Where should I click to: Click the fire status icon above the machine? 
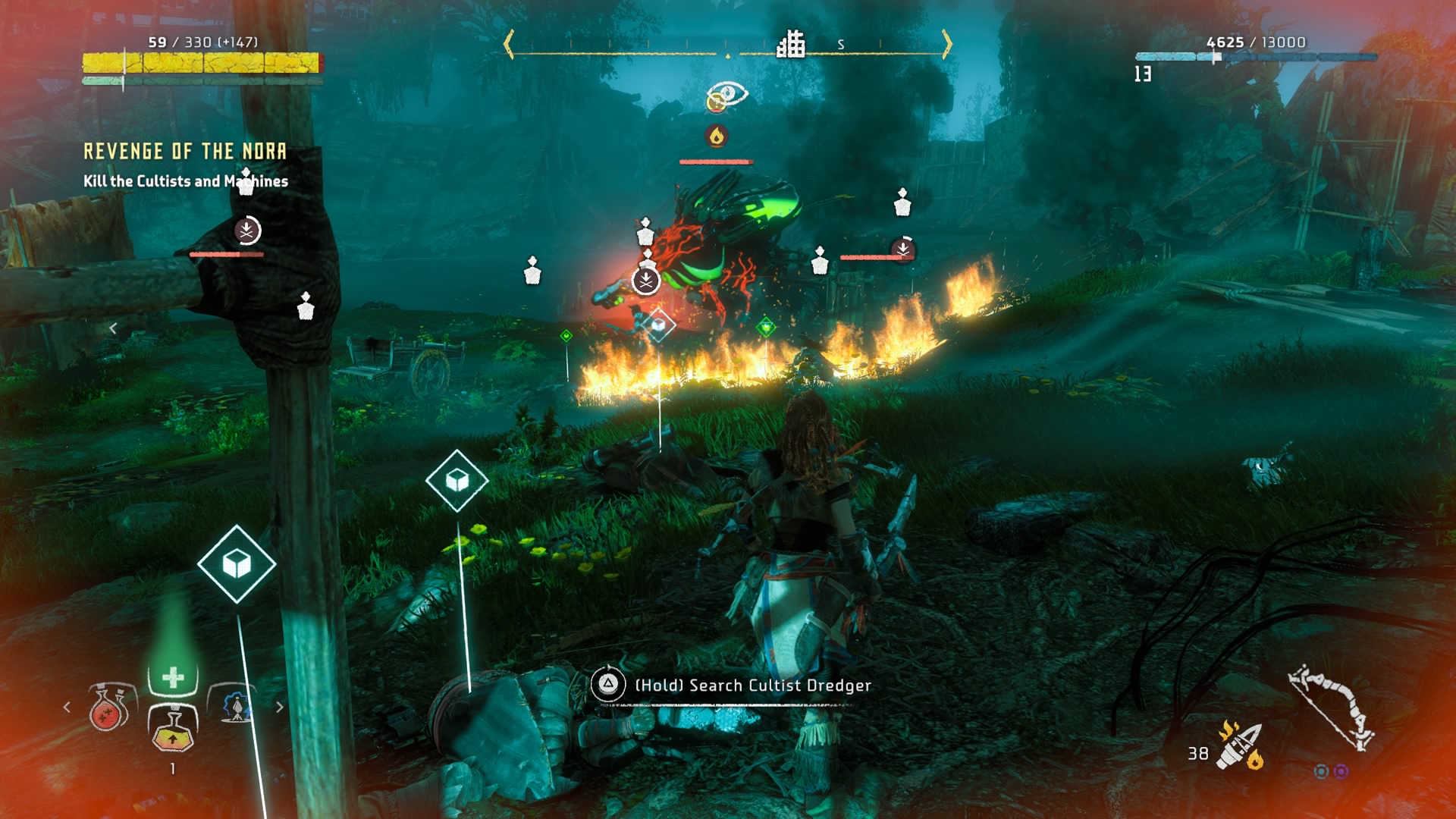(717, 136)
